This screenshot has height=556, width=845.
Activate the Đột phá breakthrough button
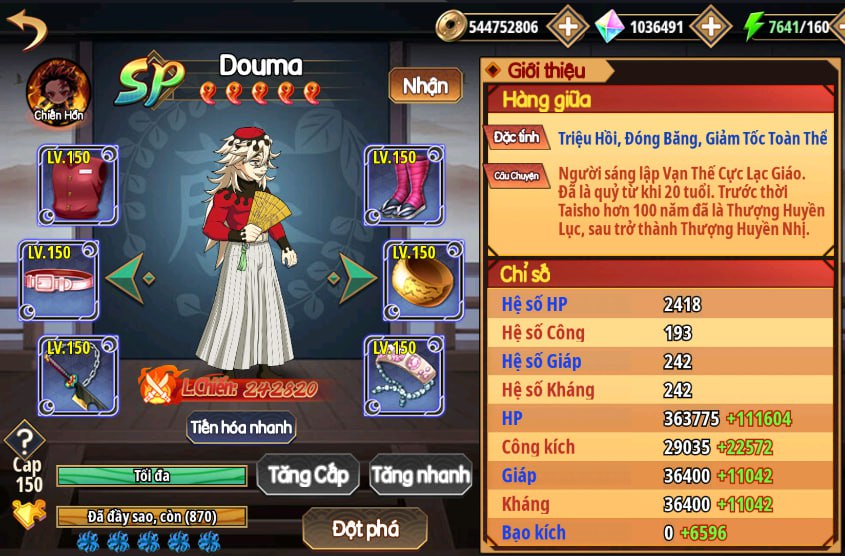[365, 527]
